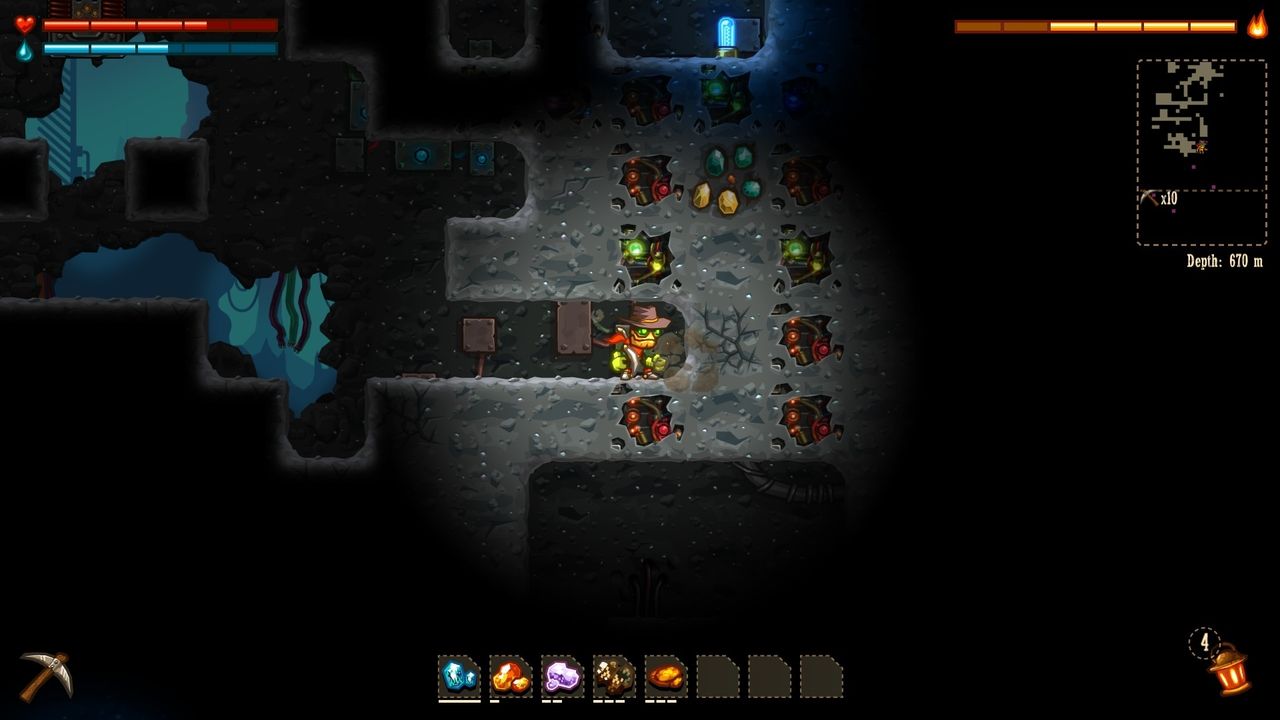This screenshot has width=1280, height=720.
Task: Click the pickaxe tool icon
Action: [x=45, y=675]
